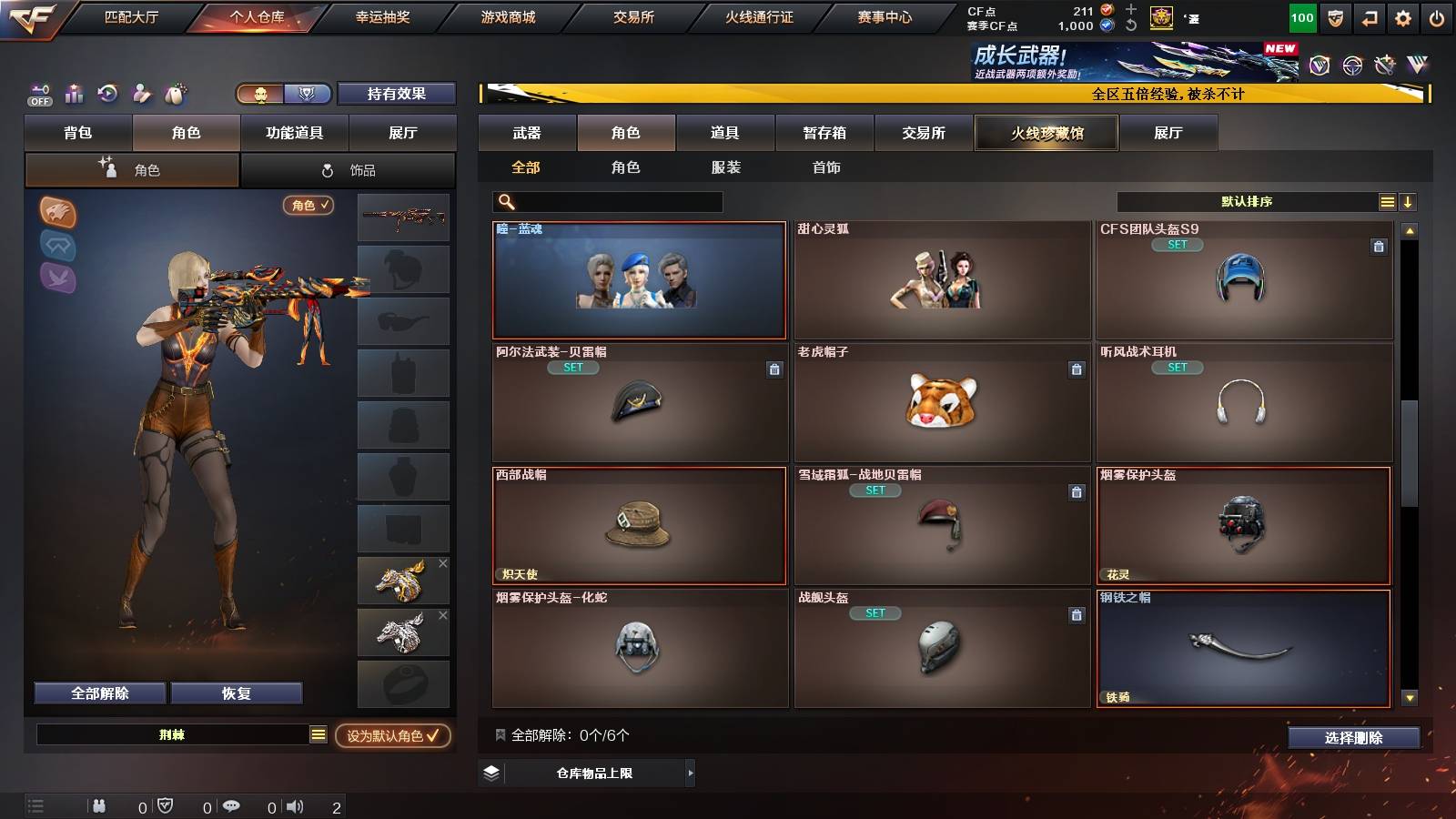This screenshot has width=1456, height=819.
Task: Open the character name list beside 荆棘
Action: pos(317,733)
